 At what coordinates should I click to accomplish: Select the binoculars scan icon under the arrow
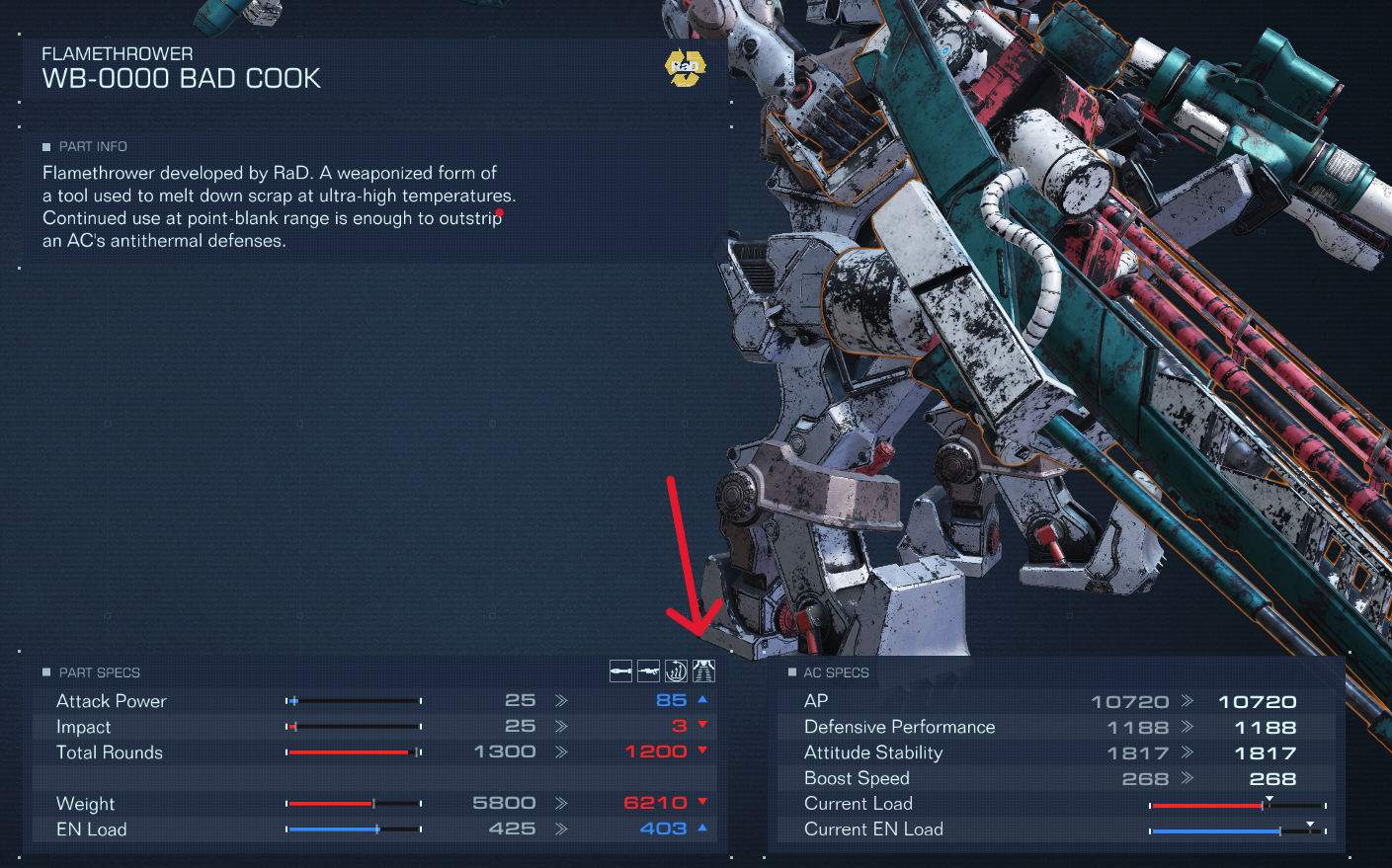[x=702, y=671]
